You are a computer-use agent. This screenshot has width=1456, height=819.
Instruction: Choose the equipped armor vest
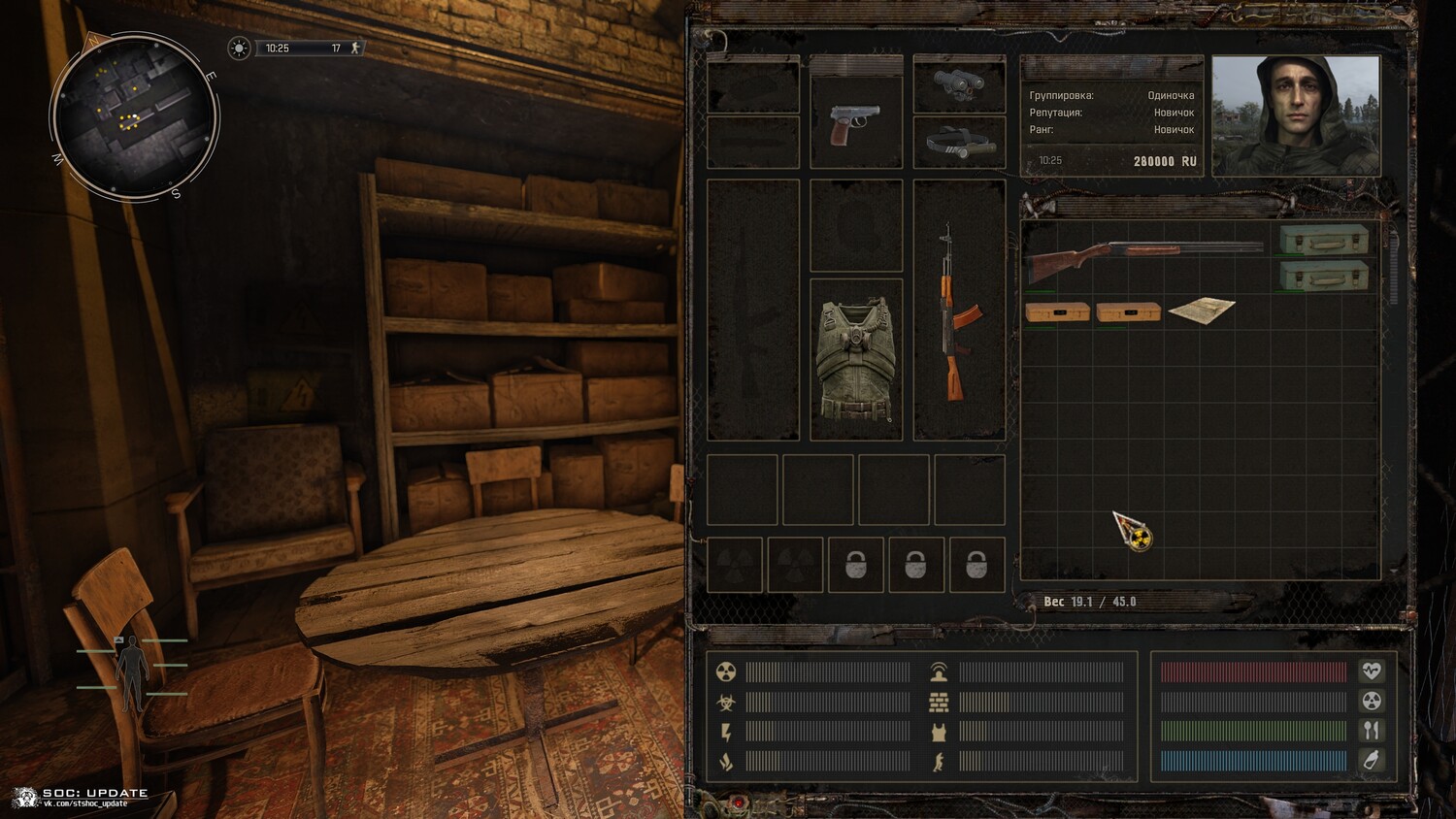(x=855, y=360)
